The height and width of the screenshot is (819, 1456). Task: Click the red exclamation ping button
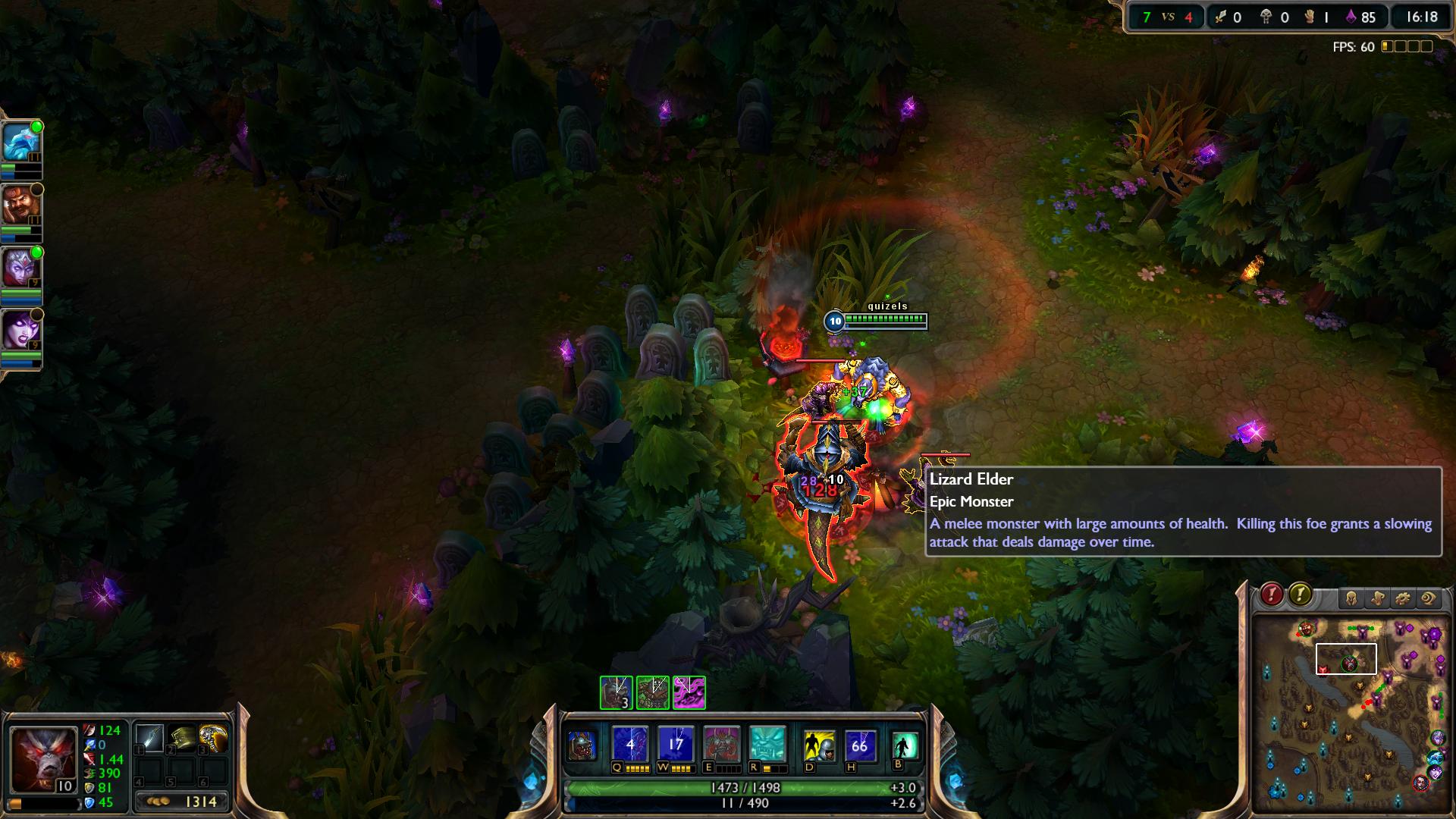click(1272, 595)
